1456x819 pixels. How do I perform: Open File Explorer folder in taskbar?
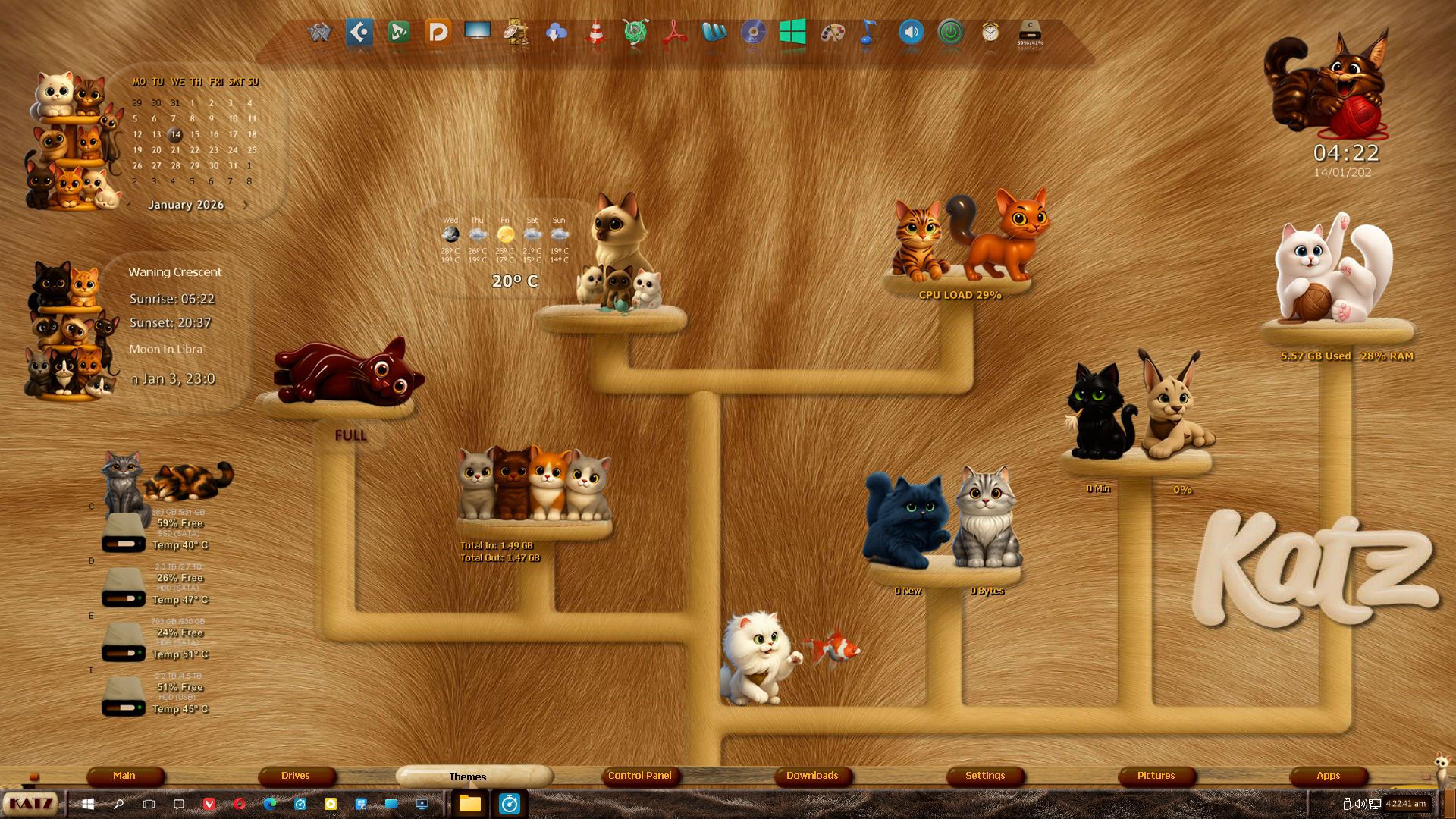pos(470,804)
